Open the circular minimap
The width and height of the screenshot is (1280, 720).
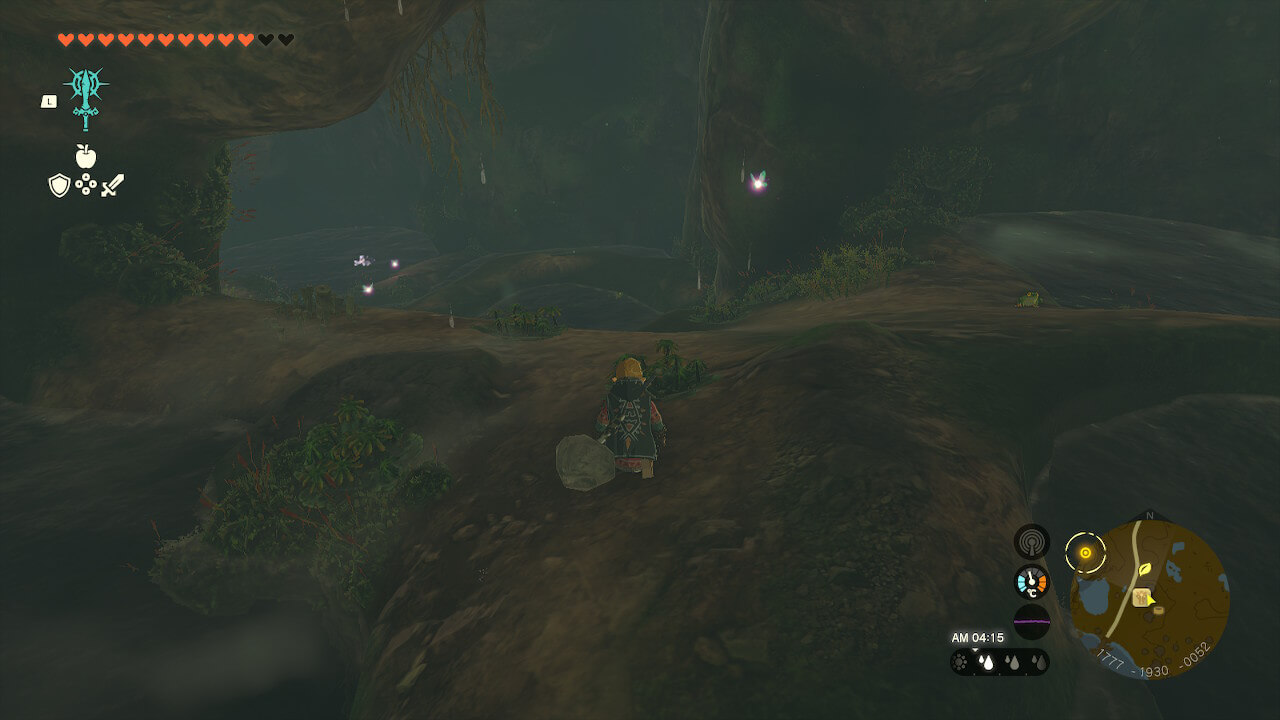coord(1150,600)
